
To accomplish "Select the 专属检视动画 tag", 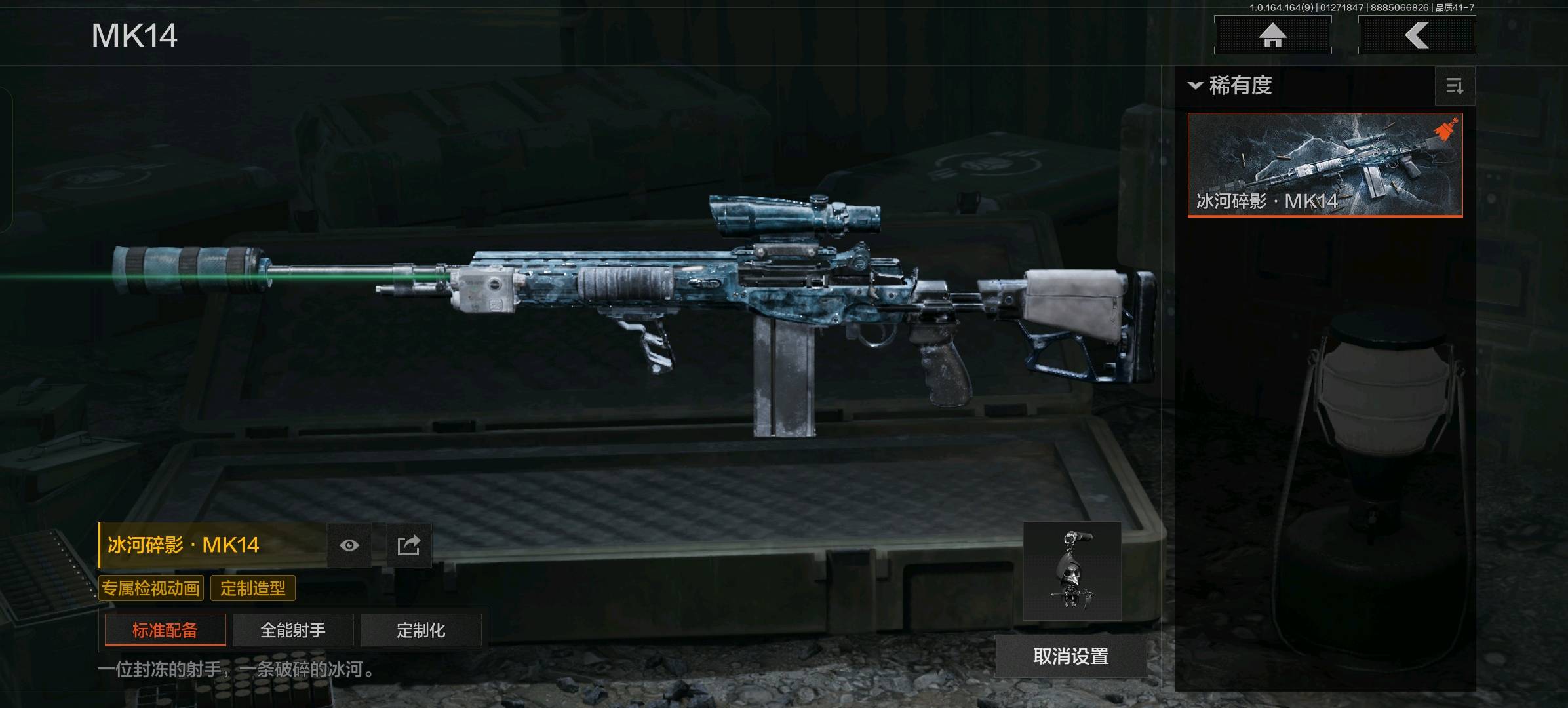I will click(x=151, y=588).
